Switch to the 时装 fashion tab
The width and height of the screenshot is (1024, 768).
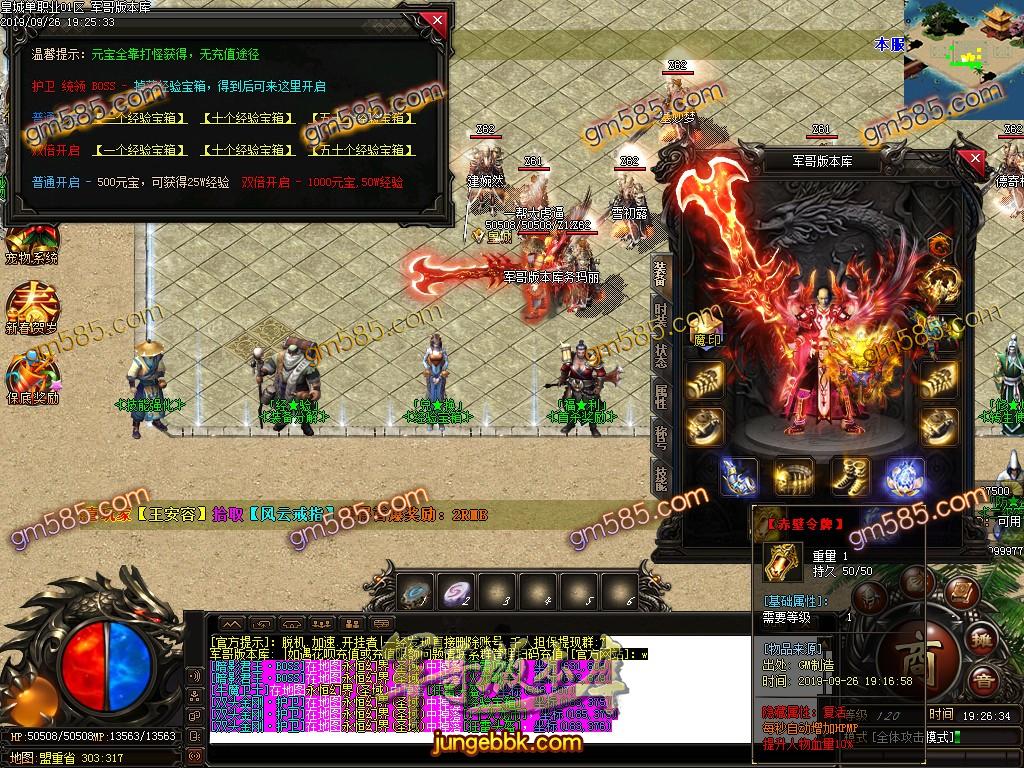(x=661, y=314)
